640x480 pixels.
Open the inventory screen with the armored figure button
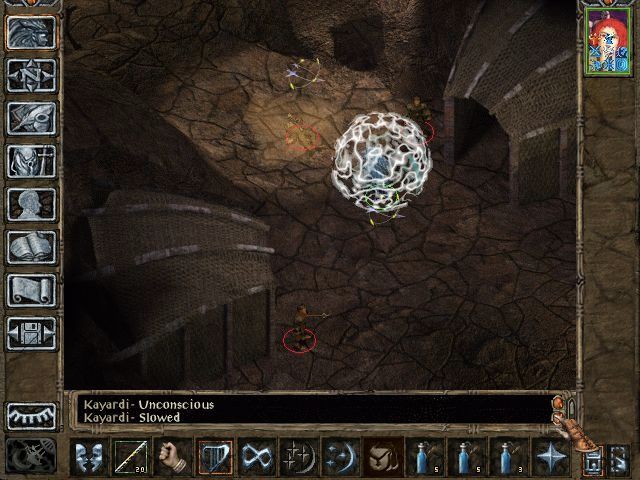(x=31, y=161)
